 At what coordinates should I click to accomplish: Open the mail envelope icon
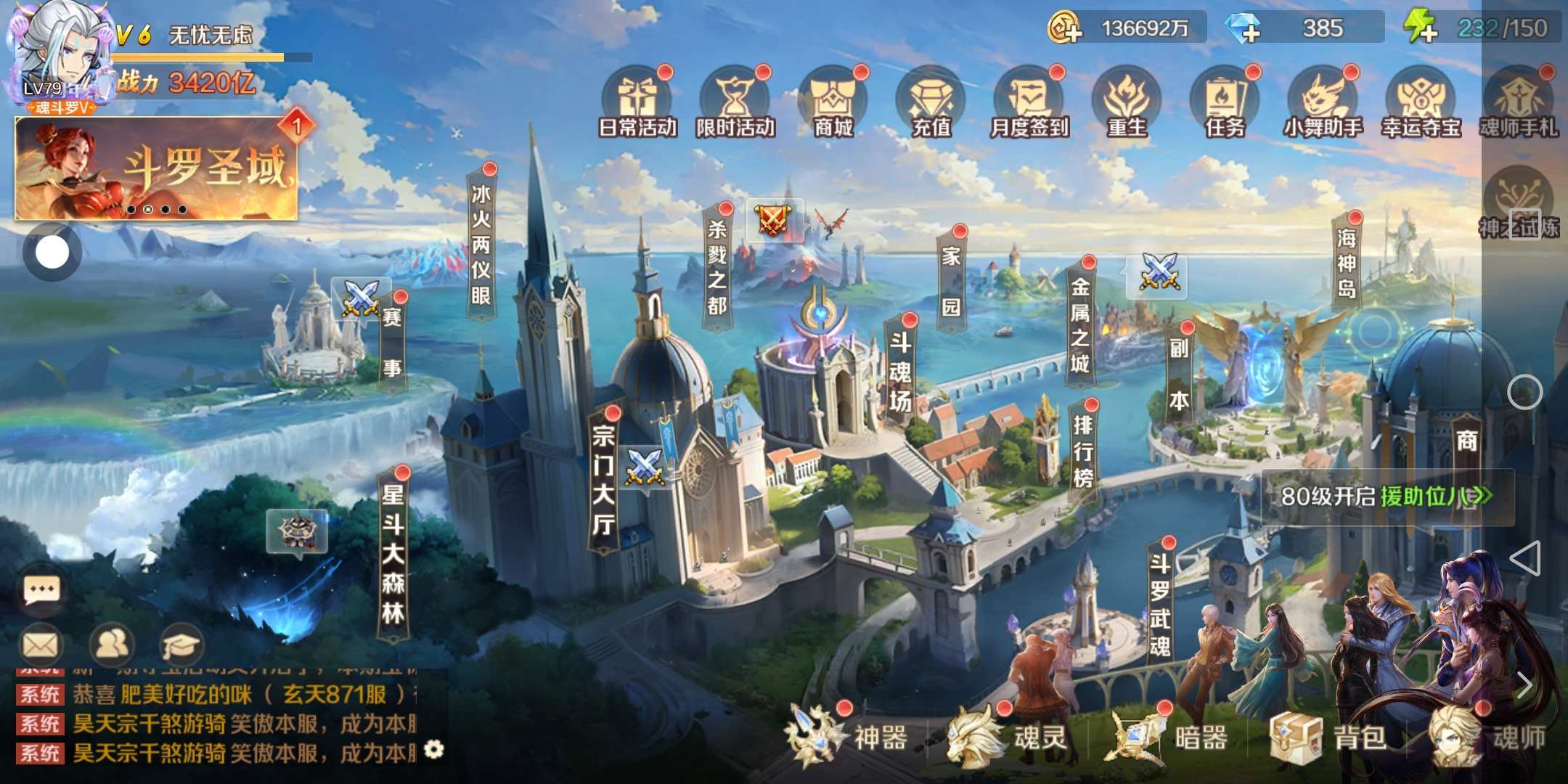(x=41, y=644)
